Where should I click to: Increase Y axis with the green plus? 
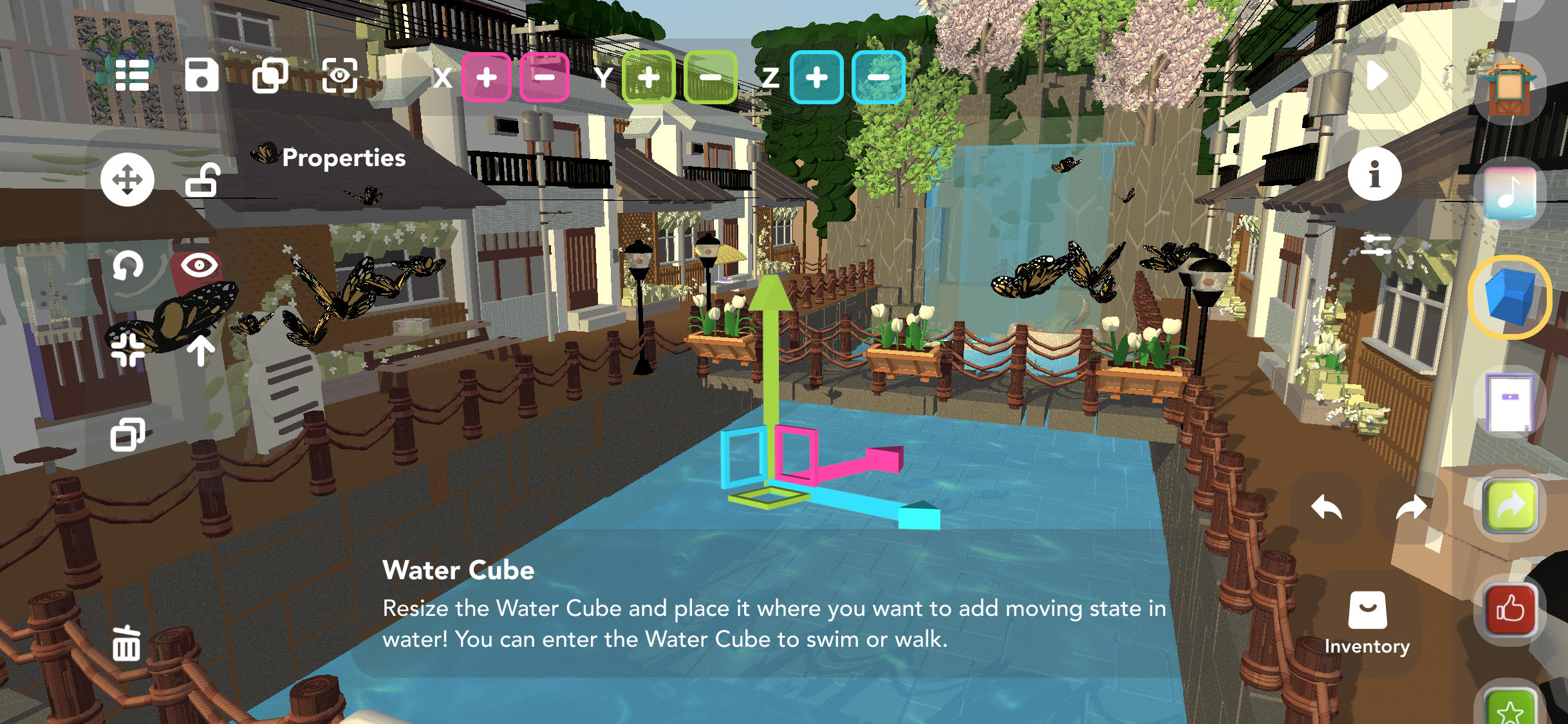click(648, 77)
